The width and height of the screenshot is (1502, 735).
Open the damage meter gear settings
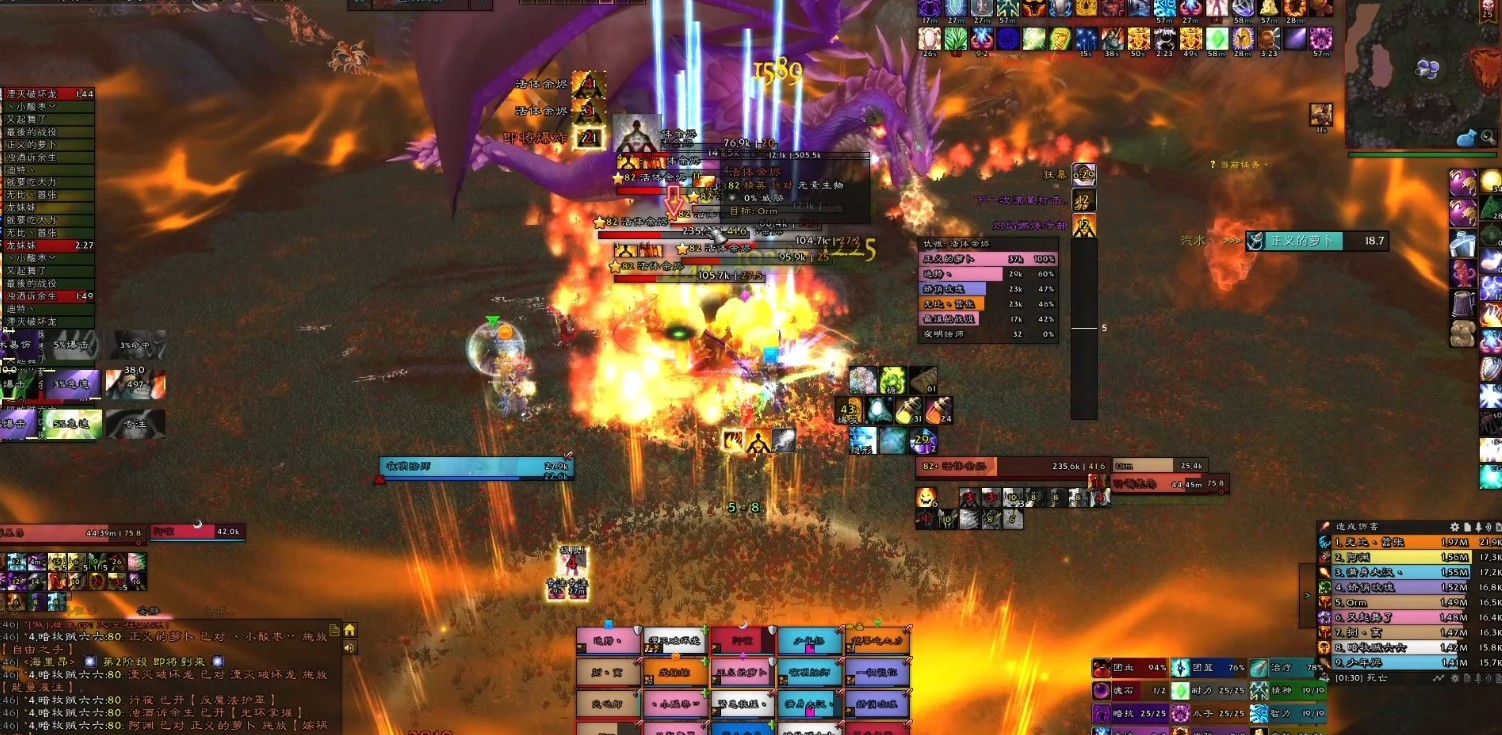(x=1455, y=526)
